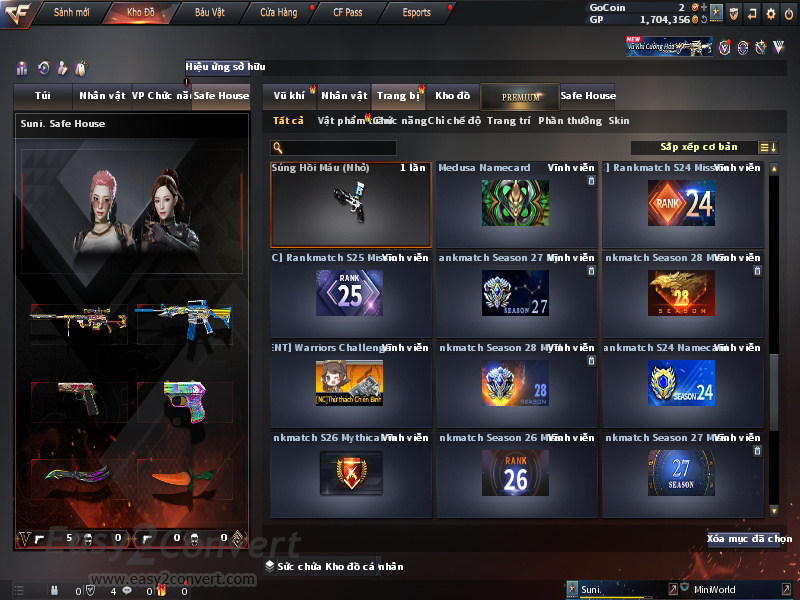Click the Xóa mục đã chọn button
Image resolution: width=800 pixels, height=600 pixels.
749,539
